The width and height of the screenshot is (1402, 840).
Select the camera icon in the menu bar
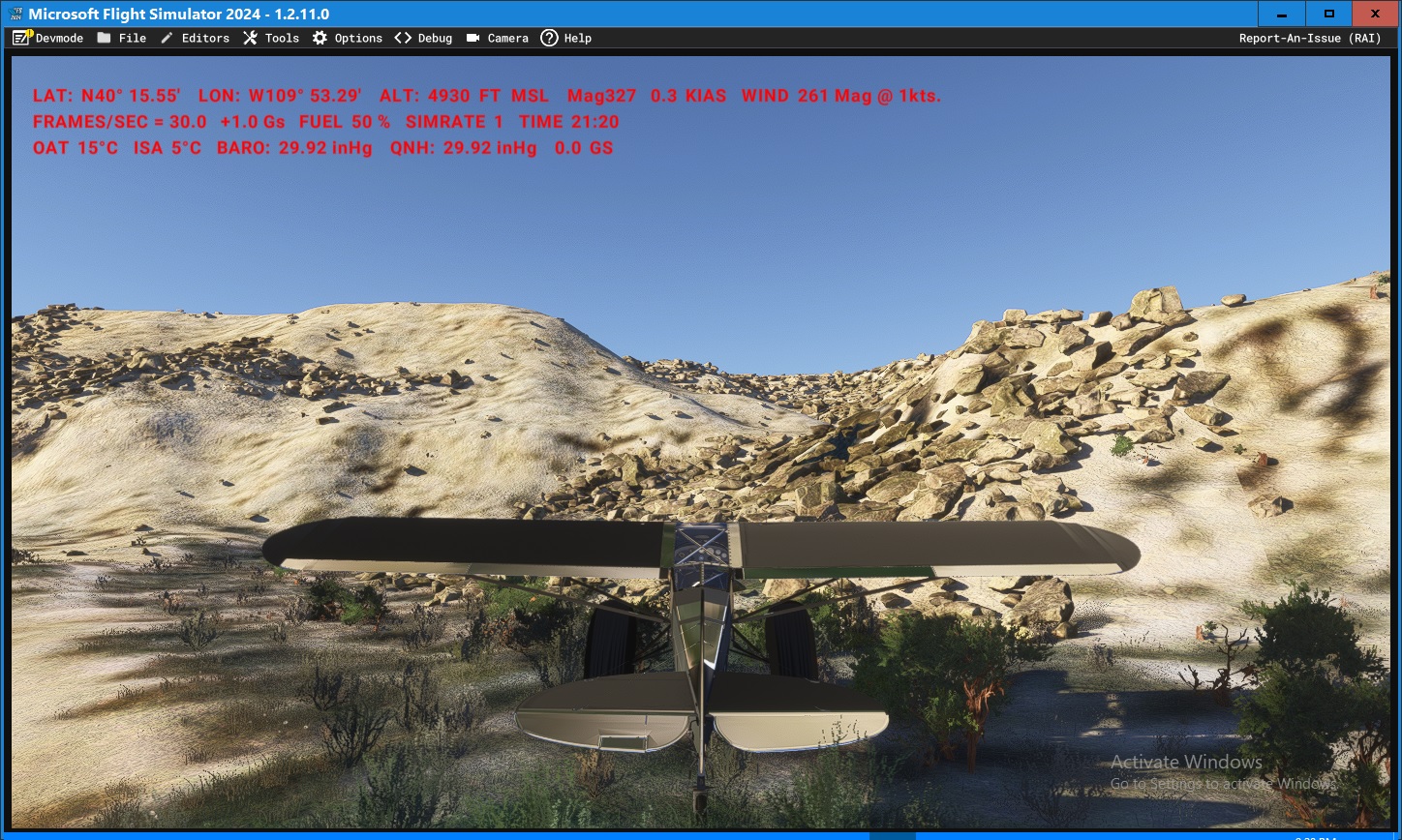pos(472,38)
